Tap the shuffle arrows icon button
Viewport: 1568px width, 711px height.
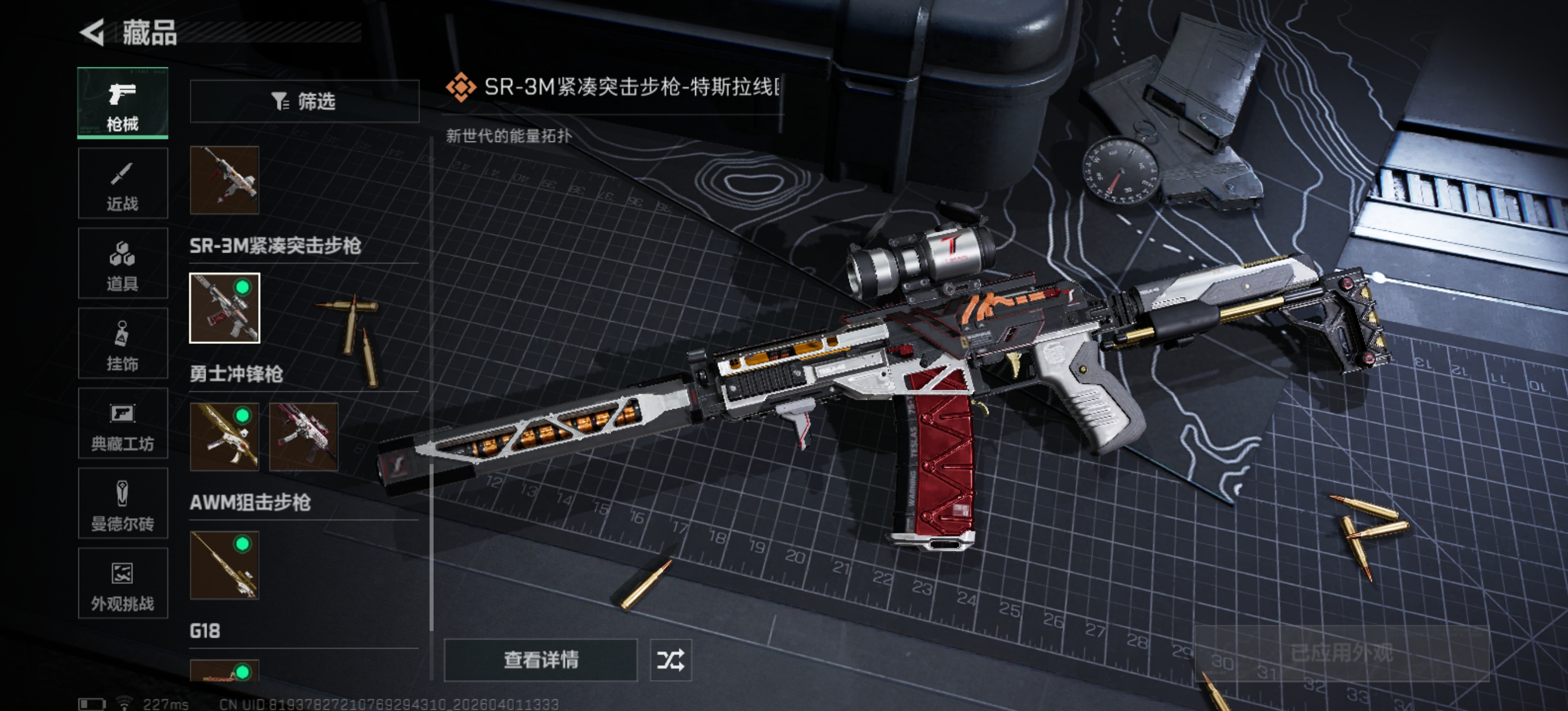(x=671, y=660)
